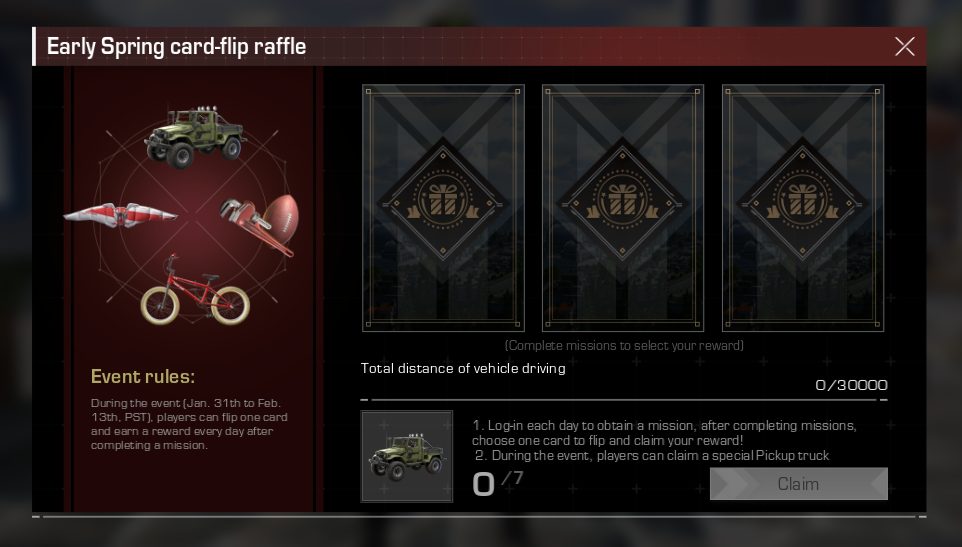Flip the middle gift card

click(x=623, y=207)
